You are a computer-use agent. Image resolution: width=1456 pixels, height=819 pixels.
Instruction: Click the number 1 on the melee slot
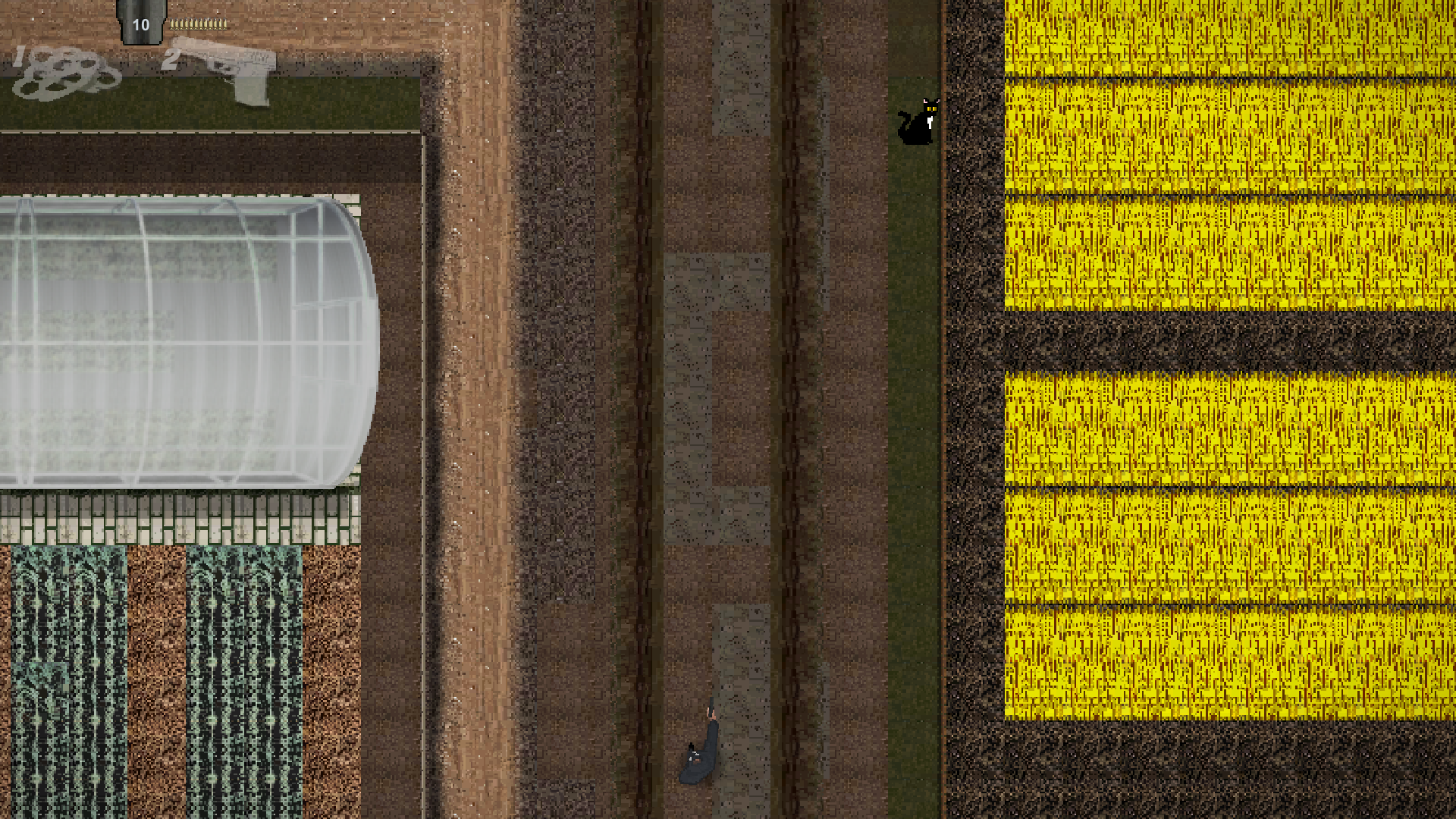19,57
